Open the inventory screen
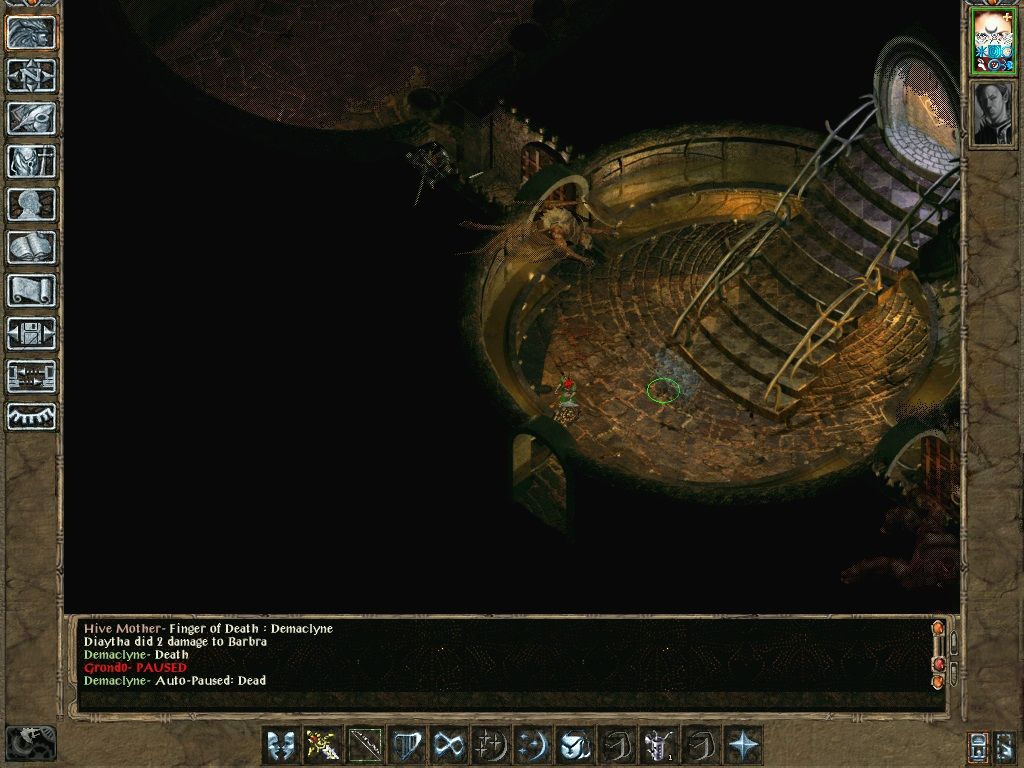 [x=32, y=161]
